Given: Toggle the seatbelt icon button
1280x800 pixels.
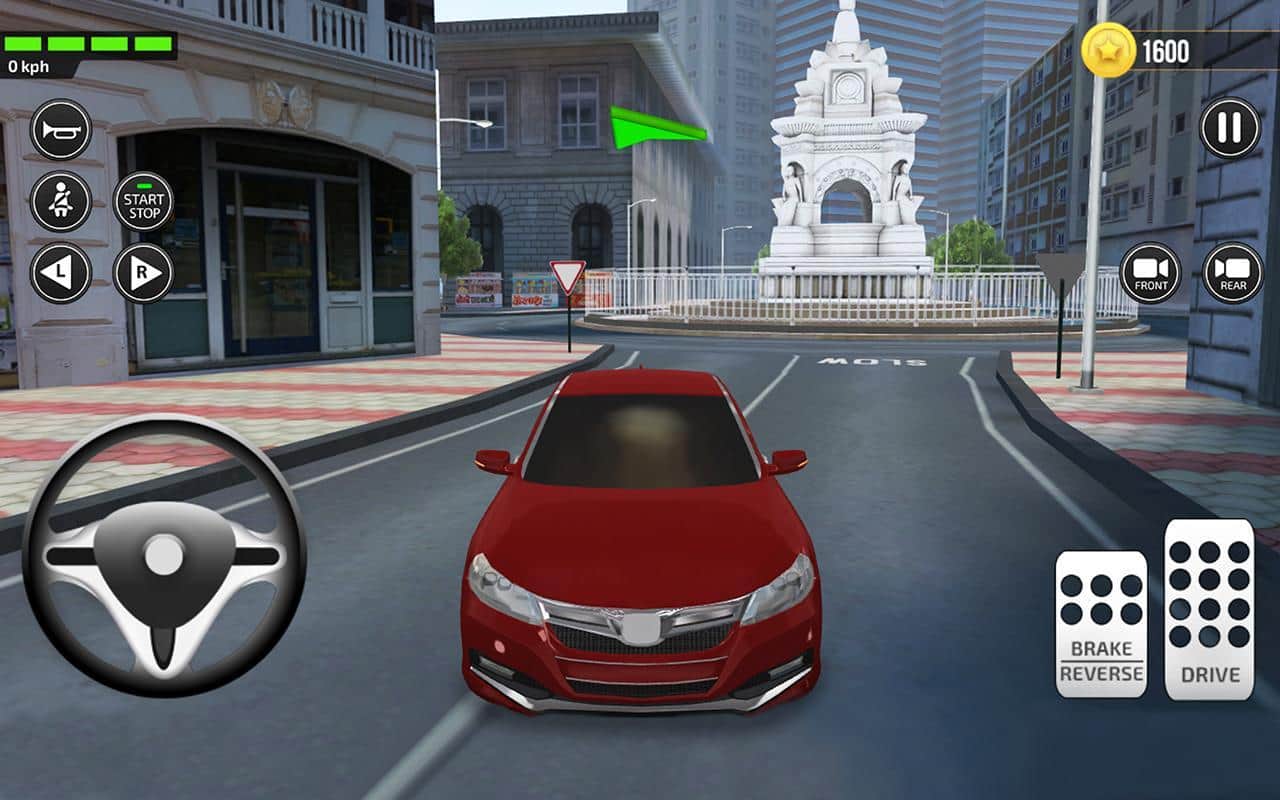Looking at the screenshot, I should coord(61,201).
